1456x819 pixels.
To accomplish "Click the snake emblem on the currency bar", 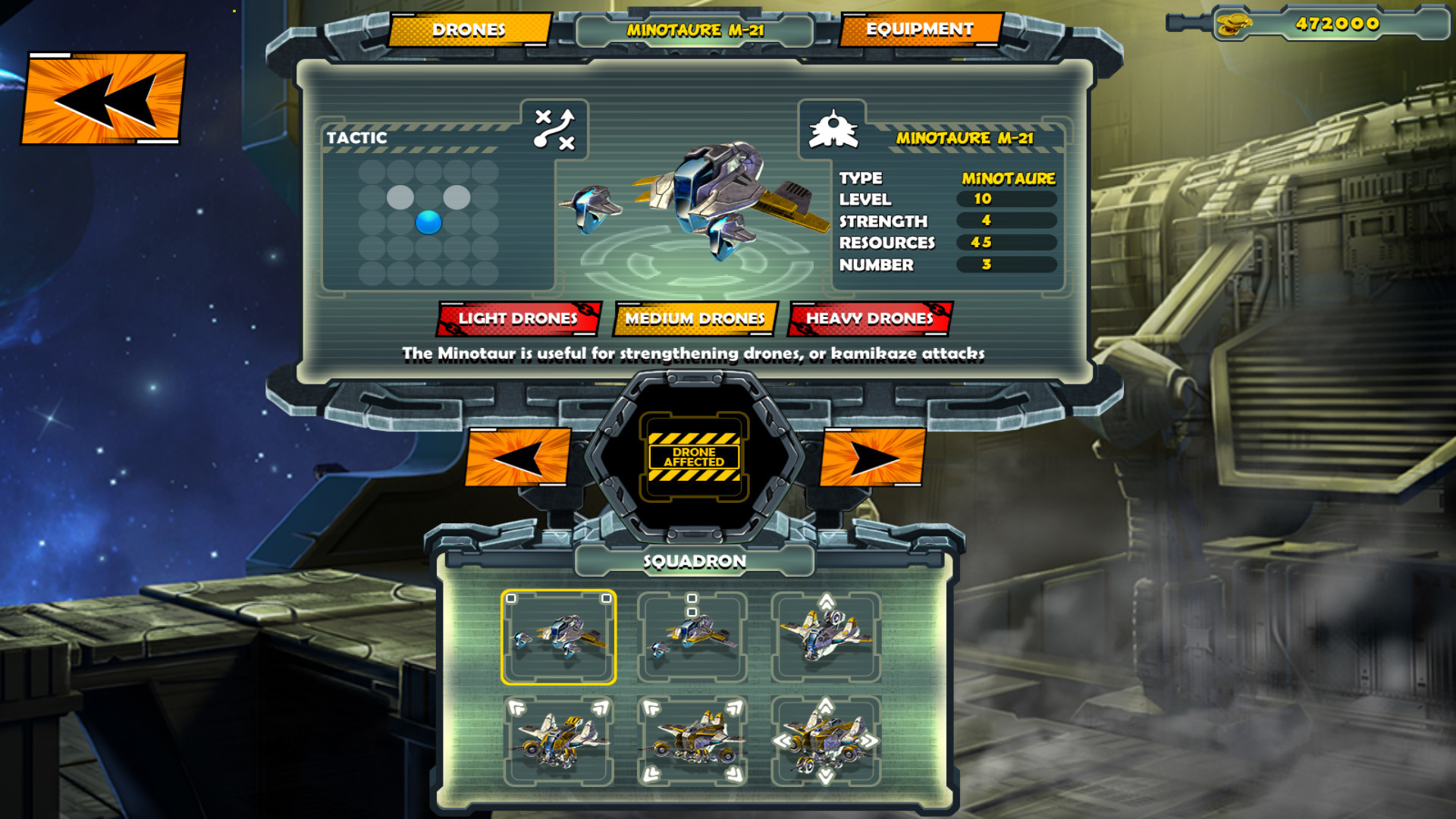I will click(1235, 24).
